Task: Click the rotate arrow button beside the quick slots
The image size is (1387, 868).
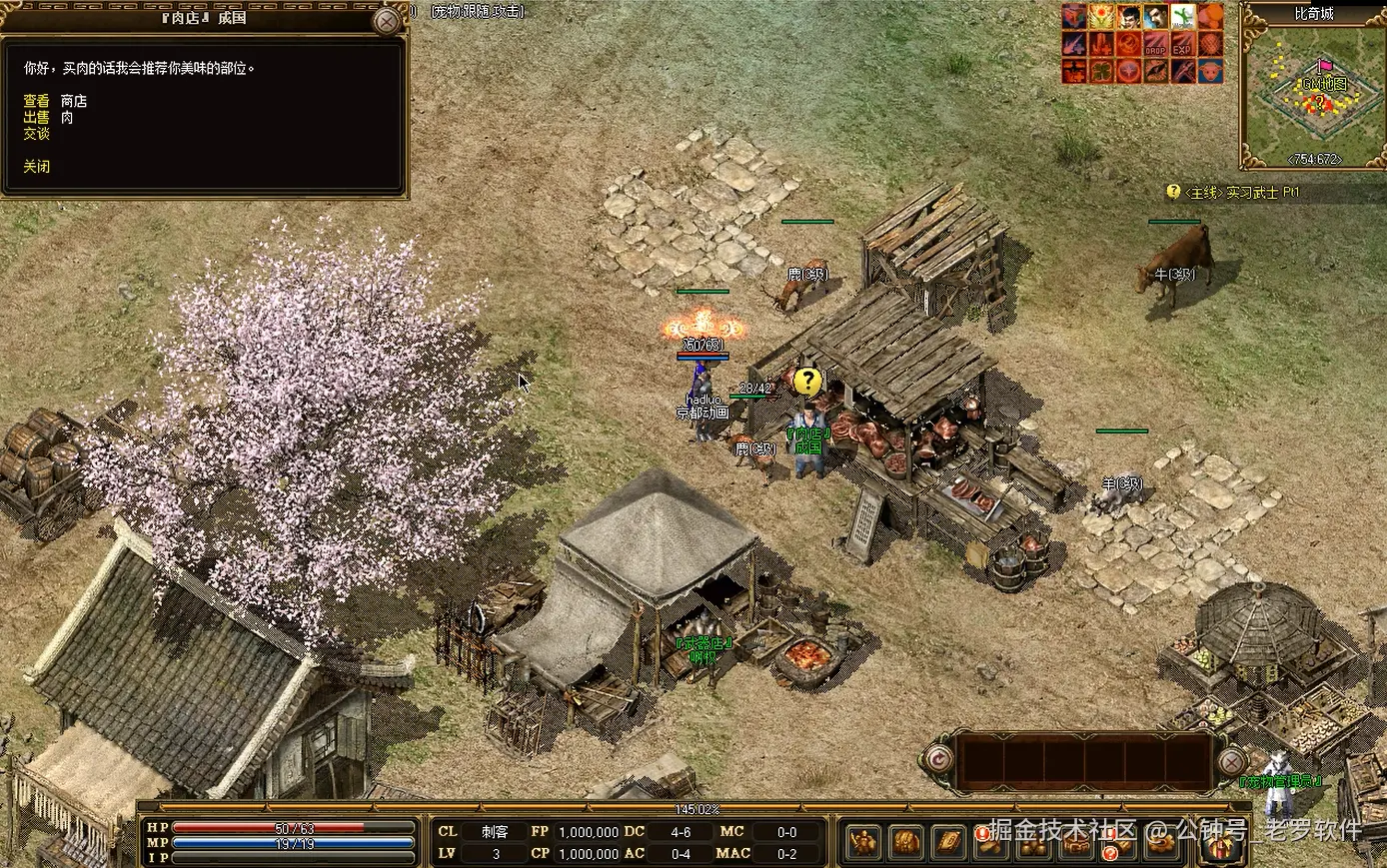Action: click(938, 761)
